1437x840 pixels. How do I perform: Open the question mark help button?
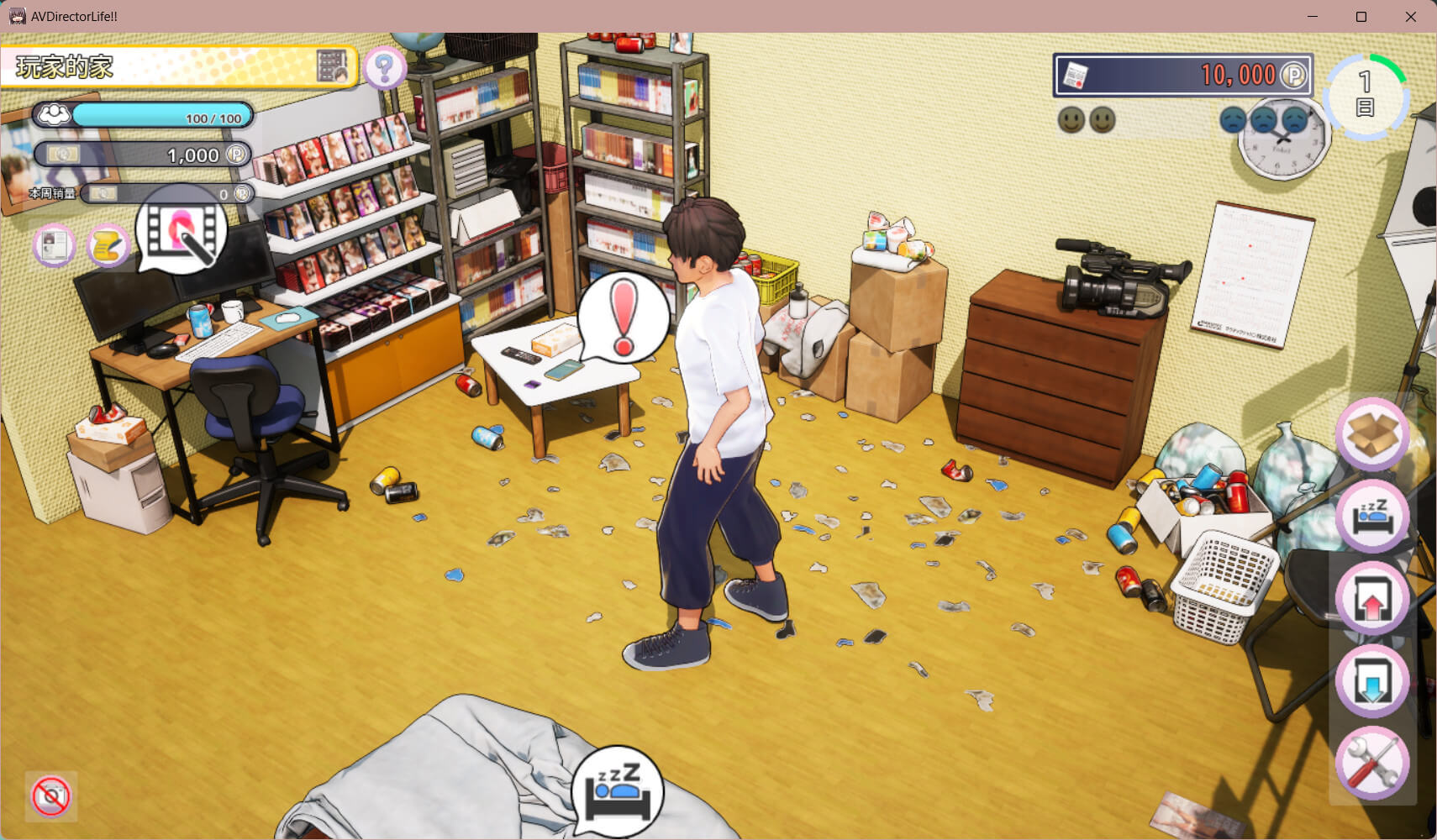pos(385,68)
